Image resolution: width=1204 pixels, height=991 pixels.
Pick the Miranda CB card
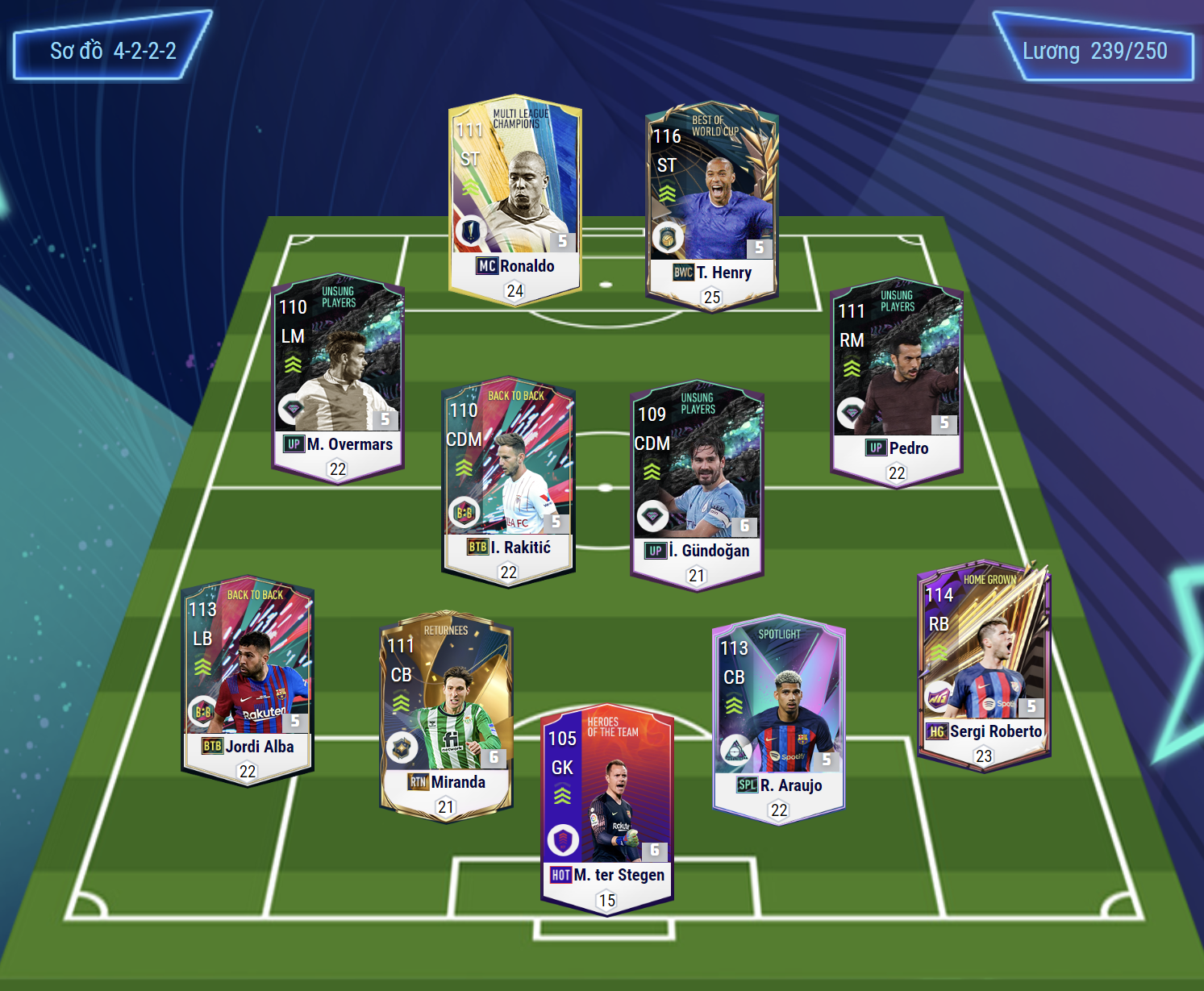[x=446, y=714]
